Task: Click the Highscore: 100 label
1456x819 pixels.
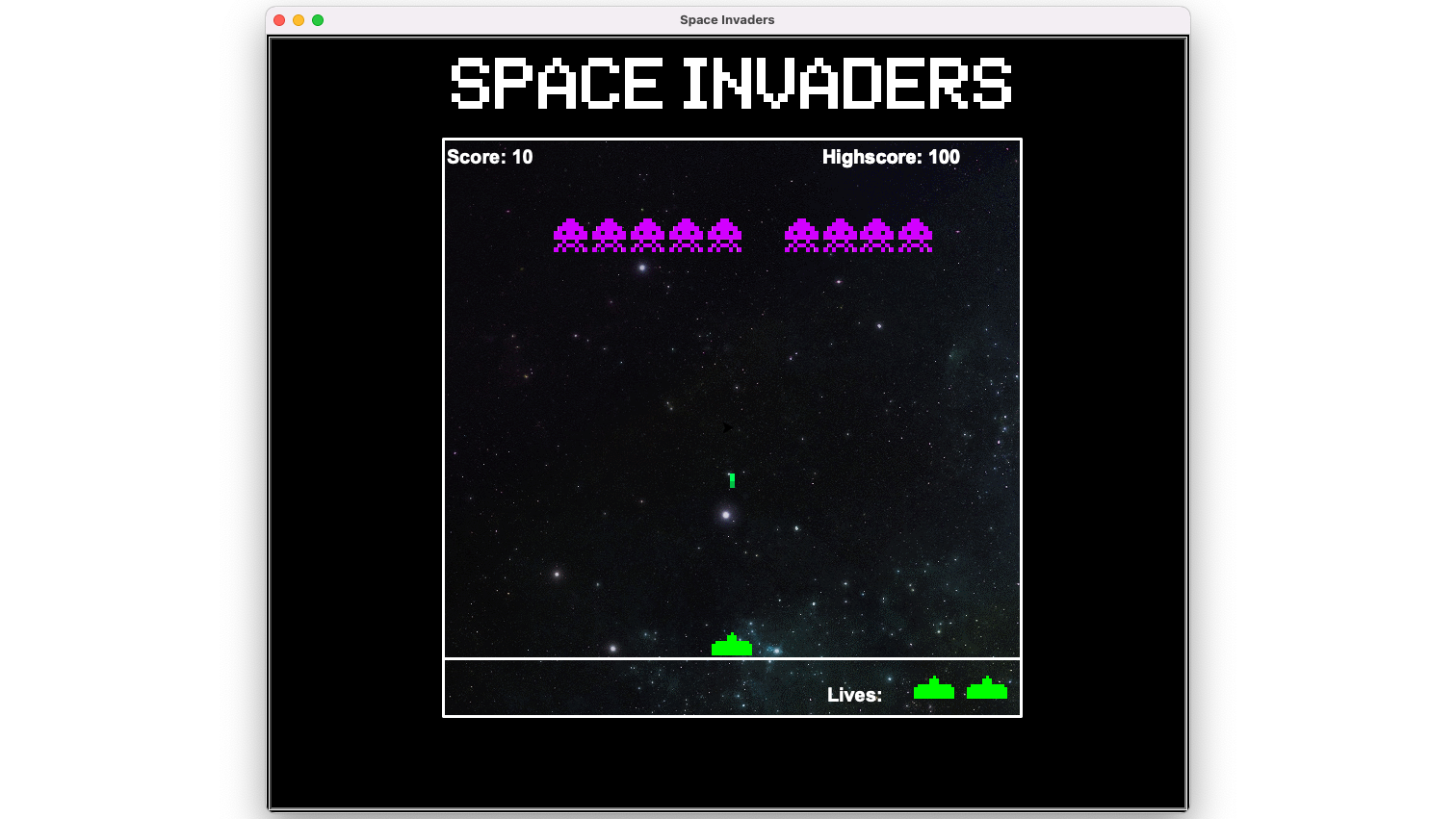Action: point(892,157)
